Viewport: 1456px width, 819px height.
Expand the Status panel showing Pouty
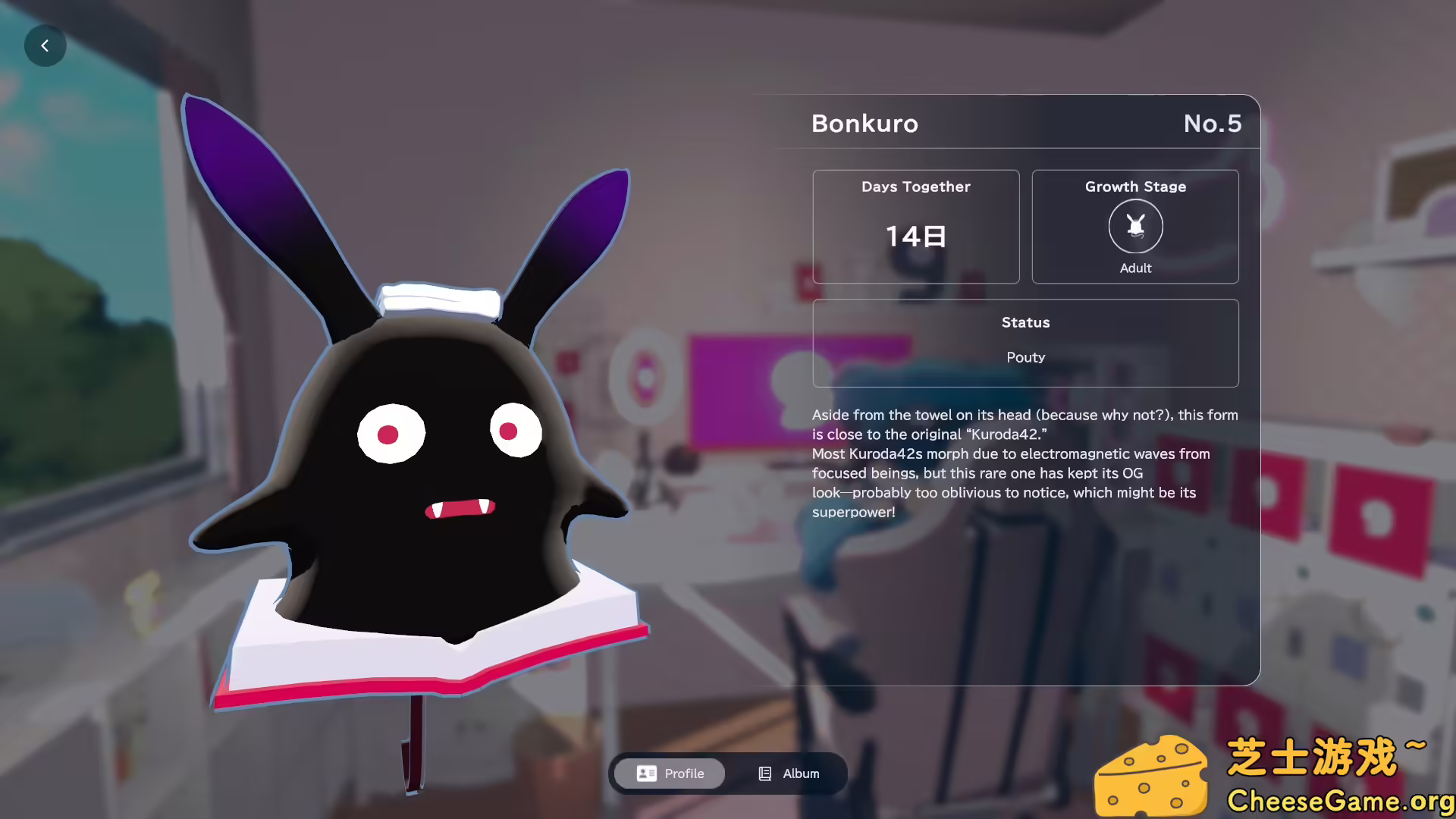(1025, 341)
